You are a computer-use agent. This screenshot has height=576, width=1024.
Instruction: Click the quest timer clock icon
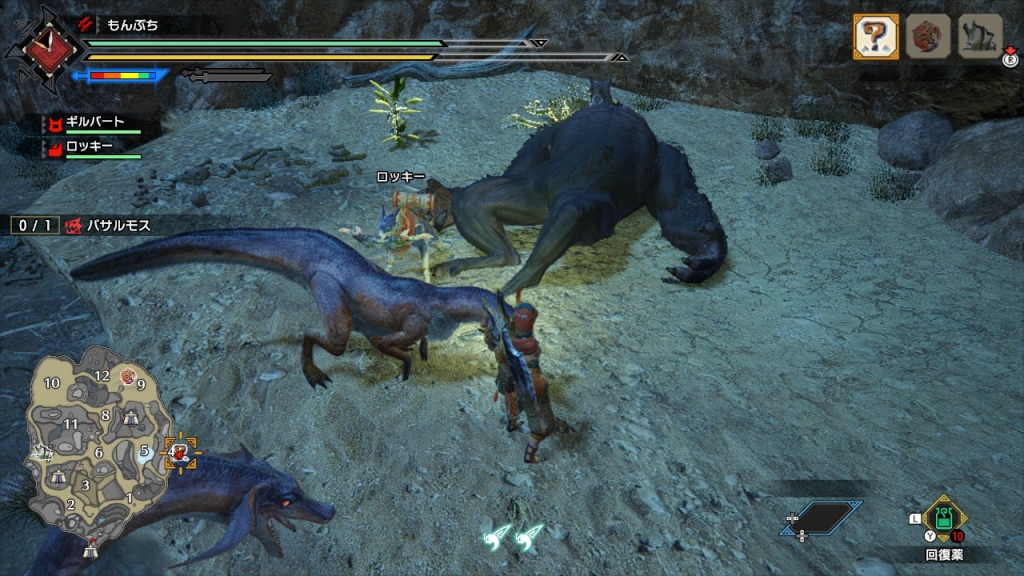pyautogui.click(x=44, y=46)
